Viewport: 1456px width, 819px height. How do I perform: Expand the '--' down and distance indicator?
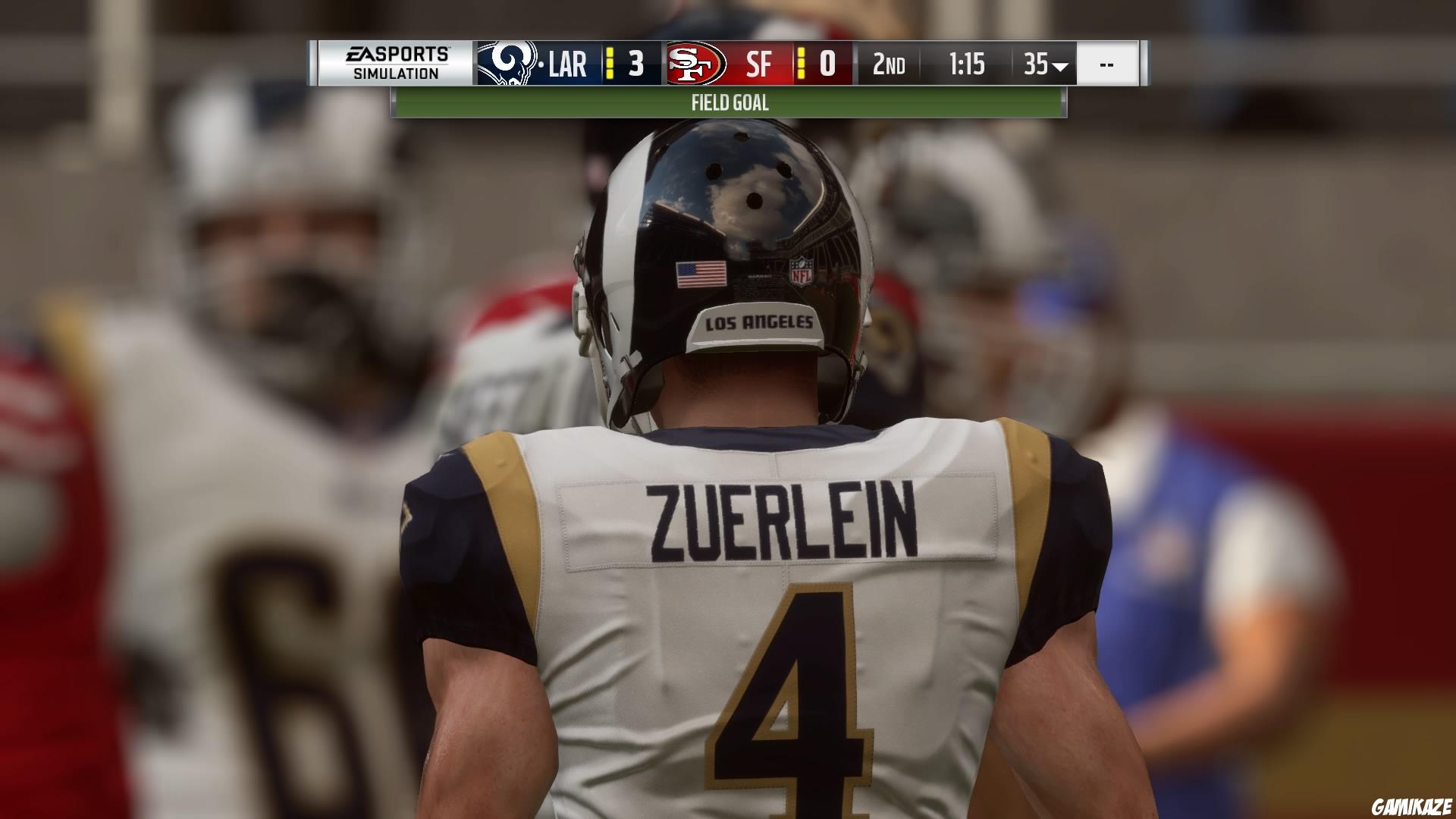click(x=1106, y=66)
